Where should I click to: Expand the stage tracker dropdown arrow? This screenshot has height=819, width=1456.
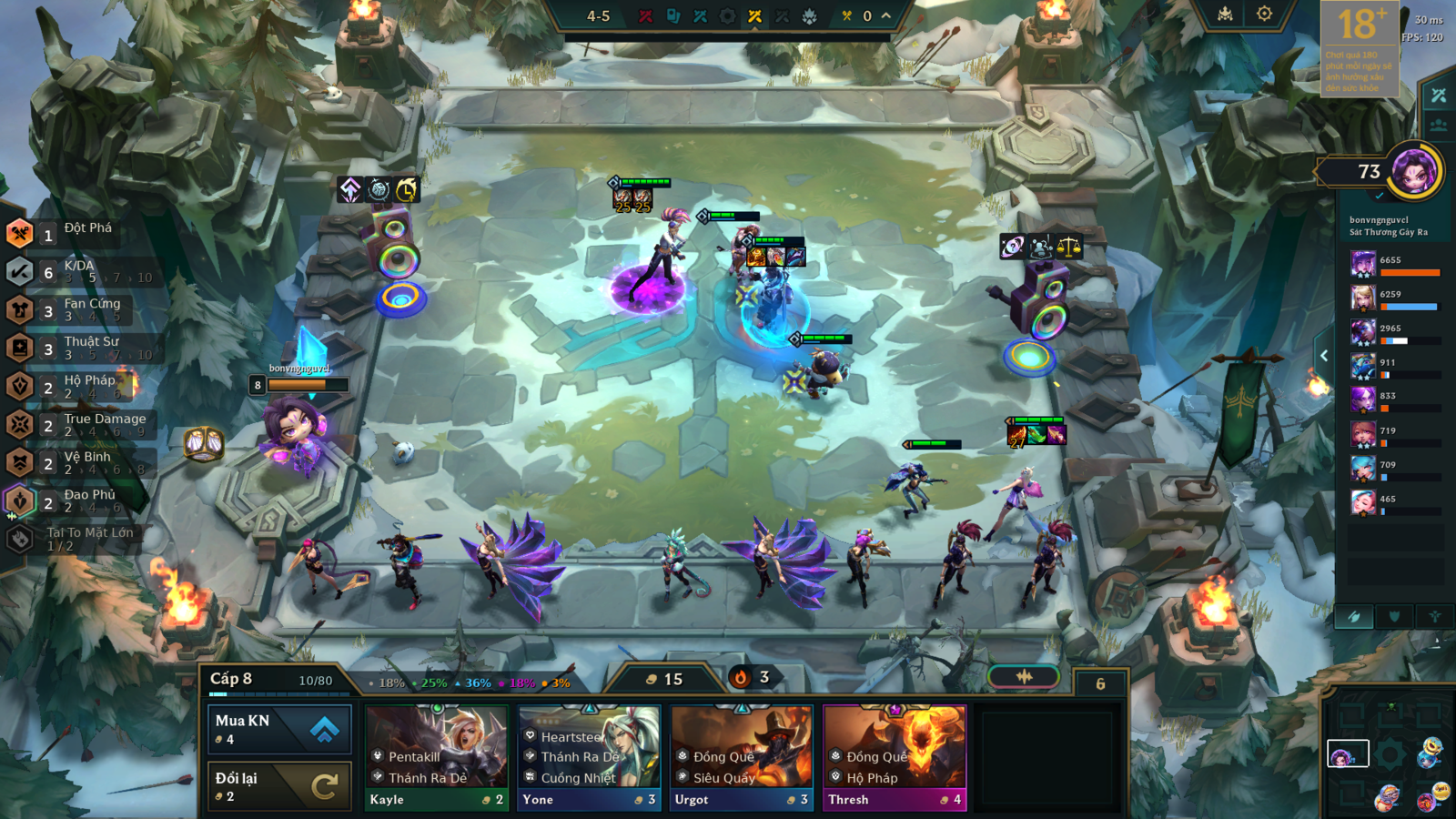(x=885, y=15)
